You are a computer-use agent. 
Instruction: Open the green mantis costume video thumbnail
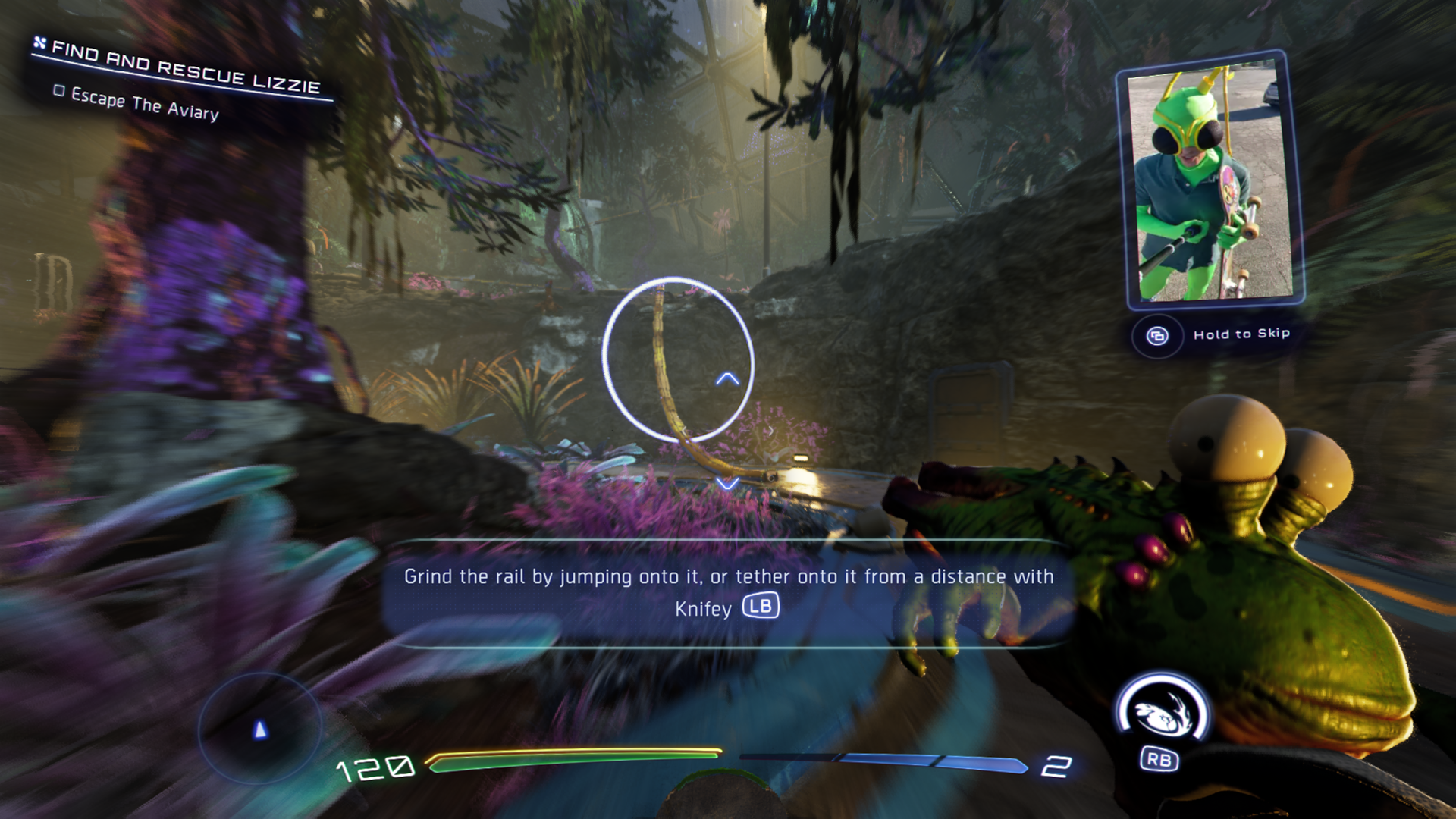pos(1210,180)
